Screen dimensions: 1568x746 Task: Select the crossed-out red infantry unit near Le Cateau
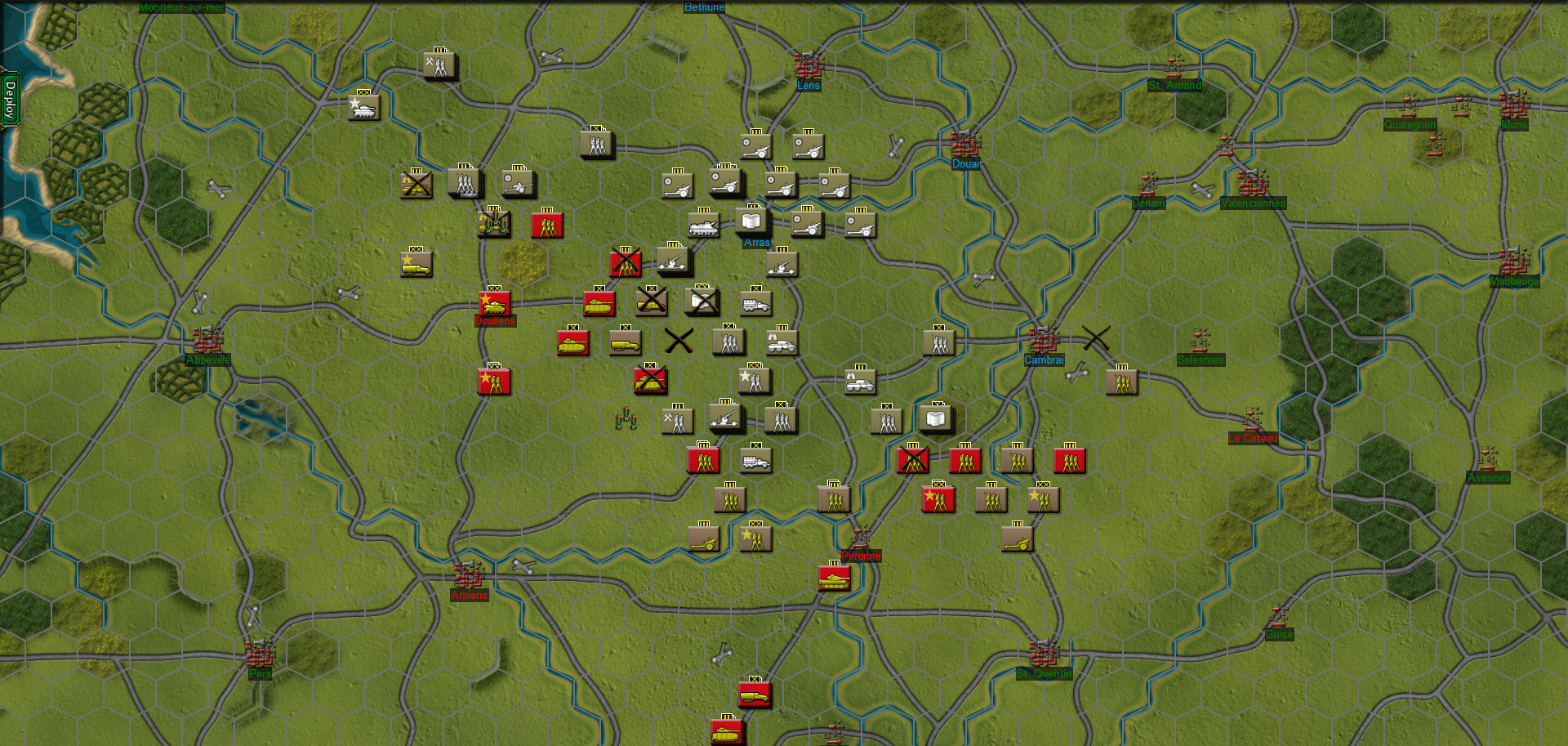pyautogui.click(x=912, y=460)
